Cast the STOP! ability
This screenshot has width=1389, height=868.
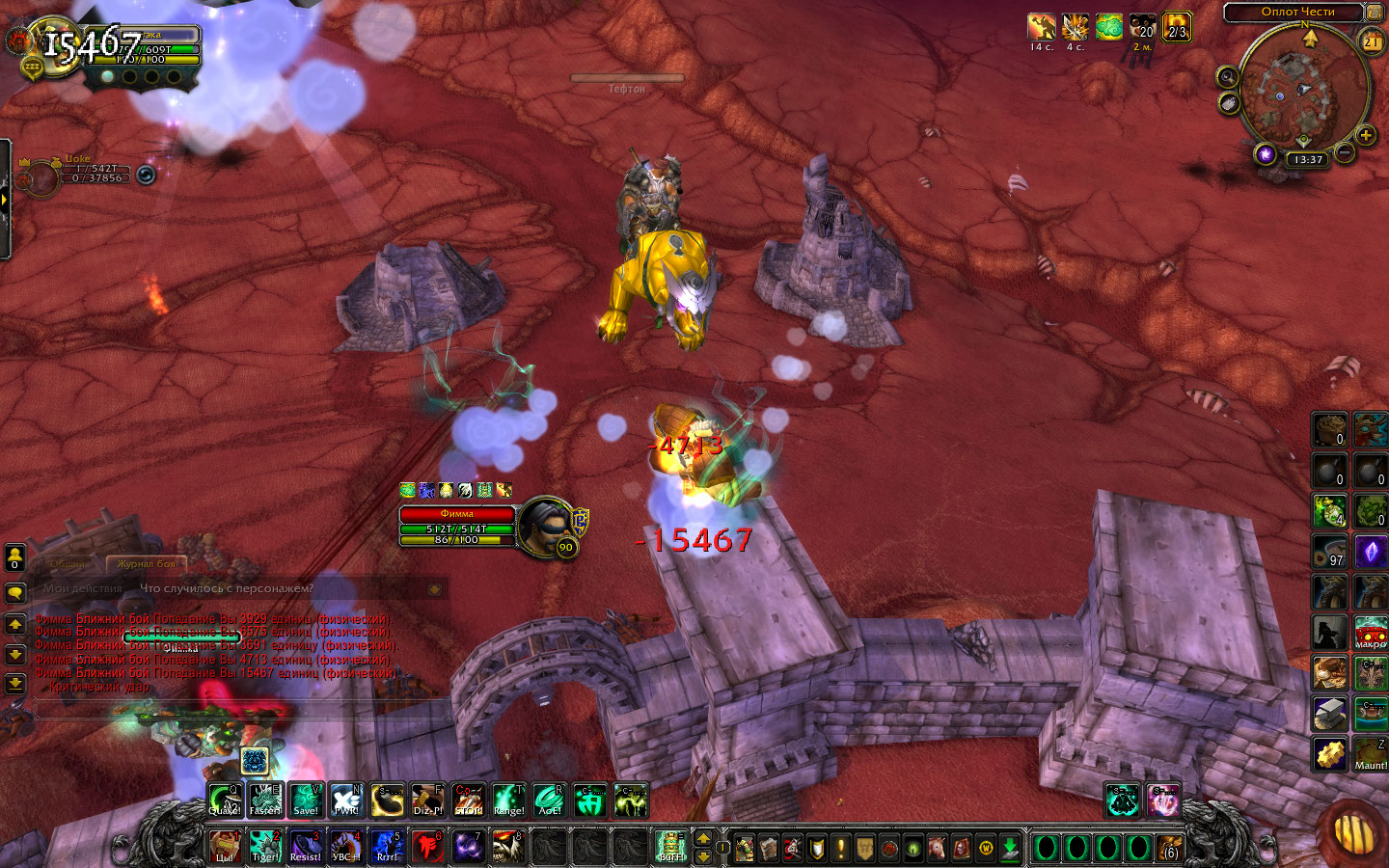(x=469, y=800)
